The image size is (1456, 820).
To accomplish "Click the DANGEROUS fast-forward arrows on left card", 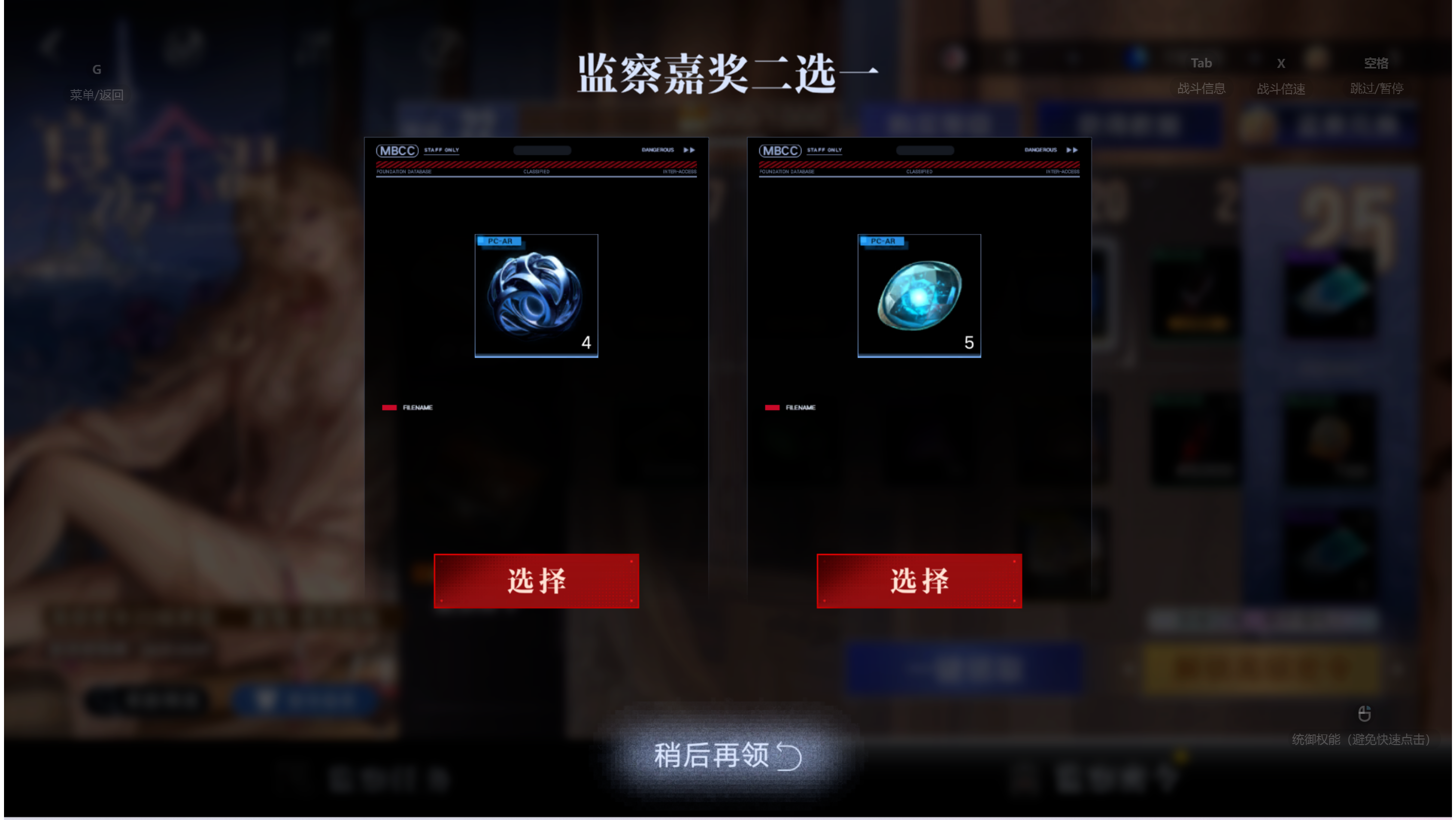I will pos(688,149).
